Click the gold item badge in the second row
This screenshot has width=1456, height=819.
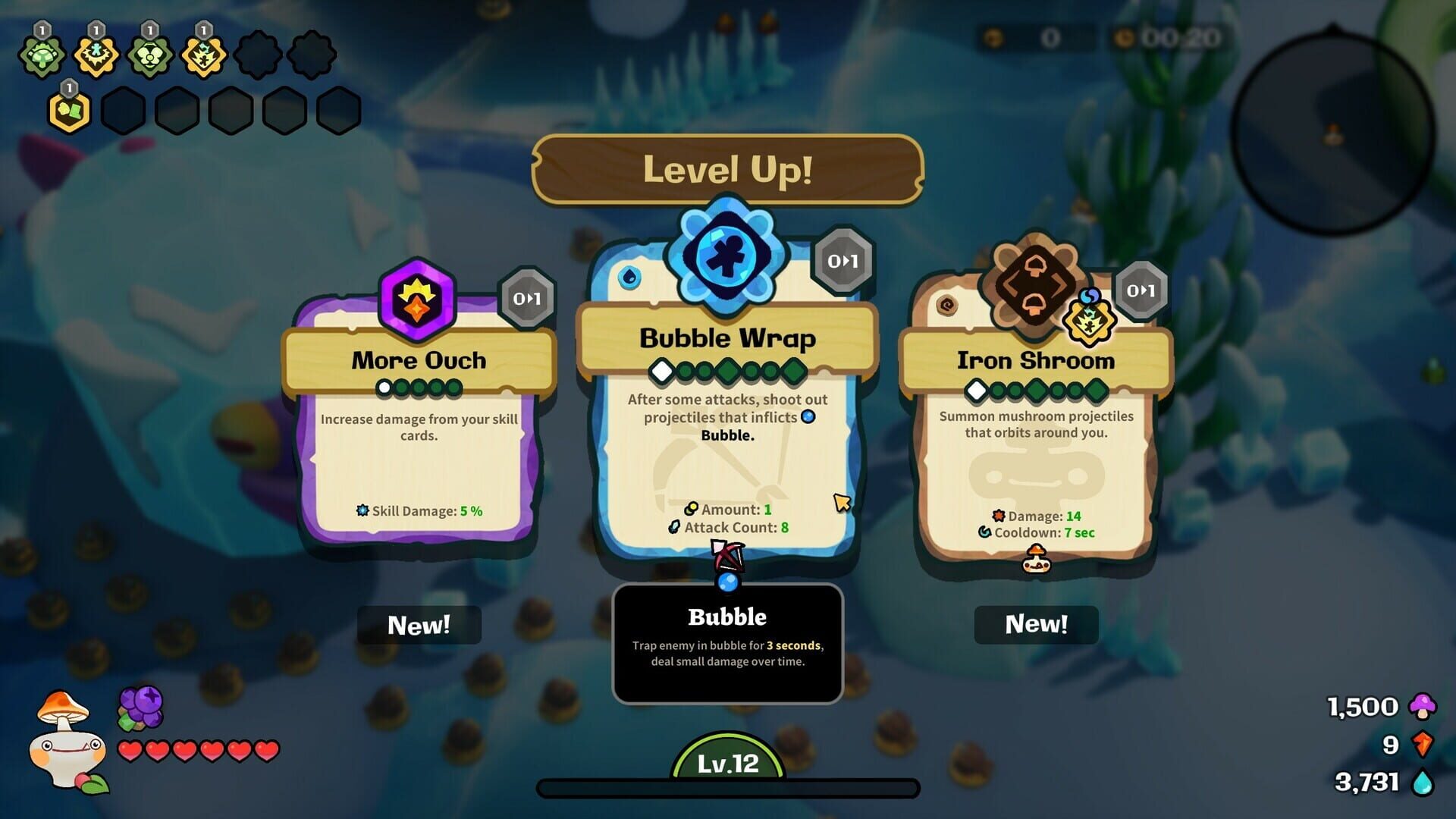click(67, 110)
